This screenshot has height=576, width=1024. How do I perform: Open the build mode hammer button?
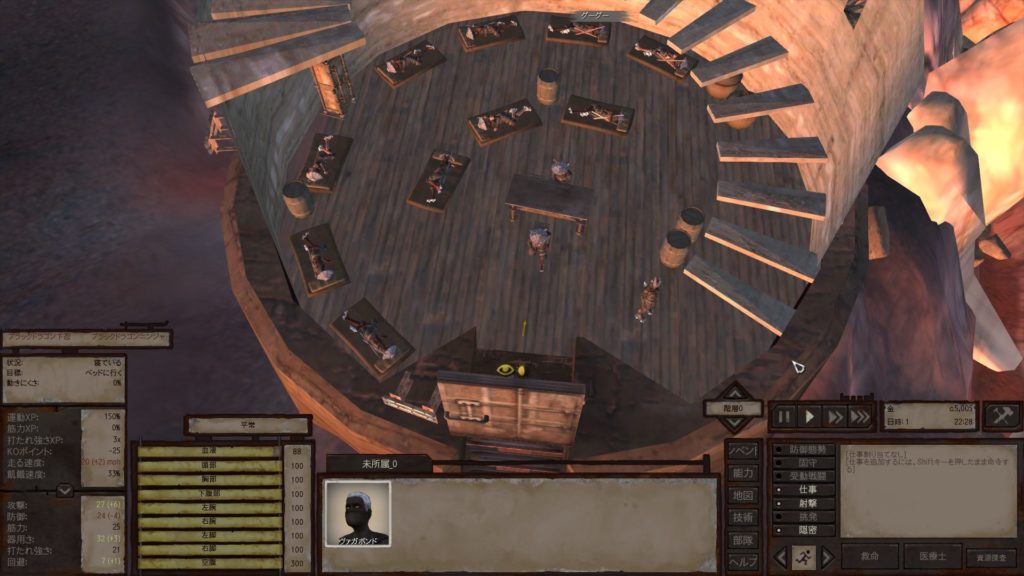(x=1001, y=416)
